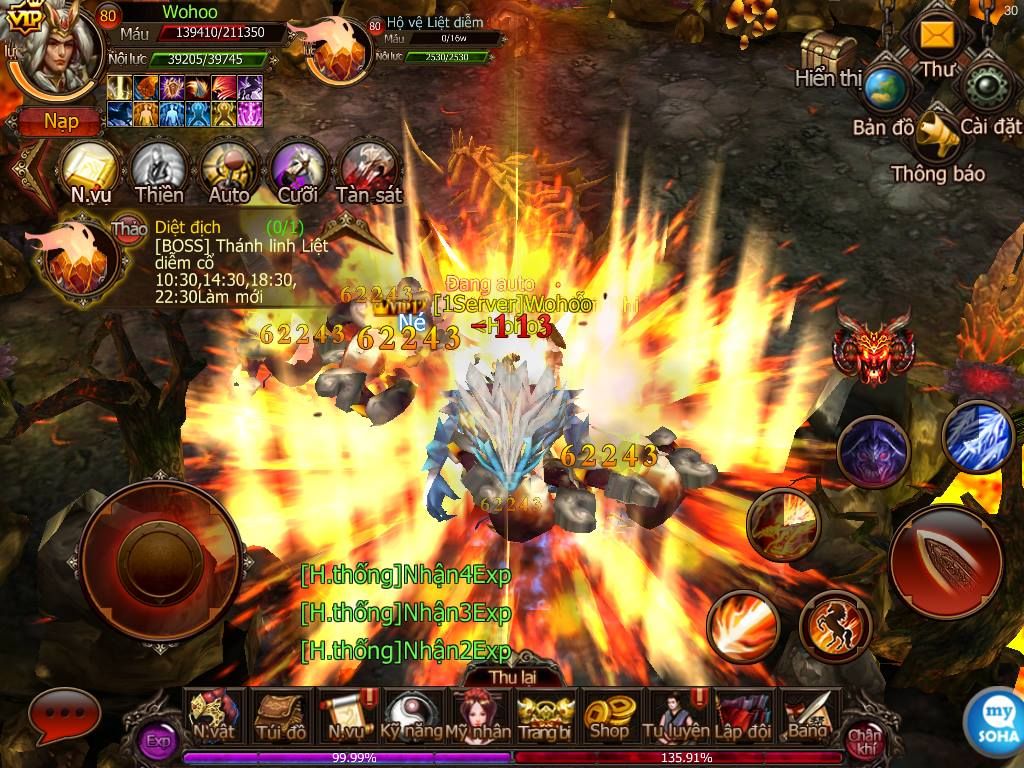Screen dimensions: 1024x768
Task: Open the Bản đồ globe map
Action: [x=885, y=91]
